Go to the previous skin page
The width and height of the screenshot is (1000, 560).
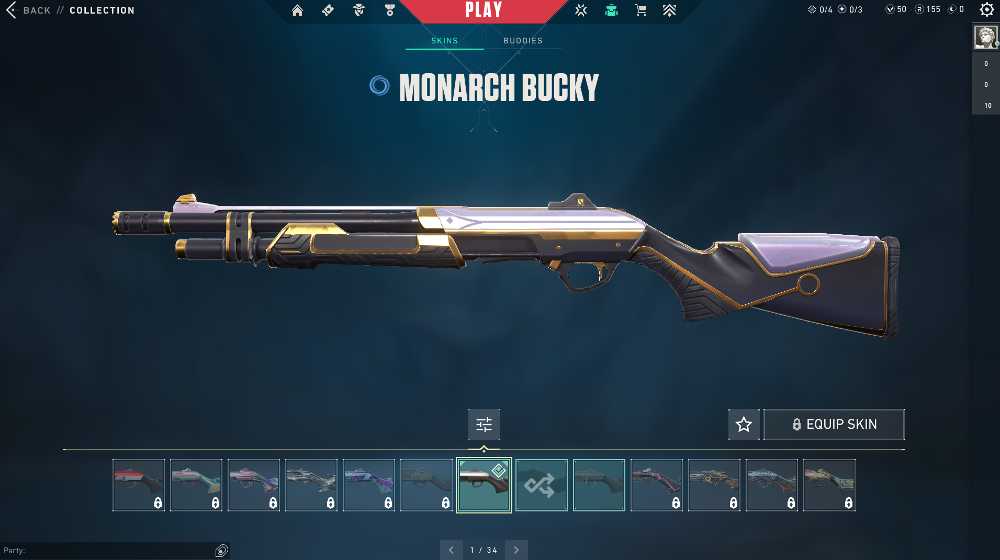[452, 550]
